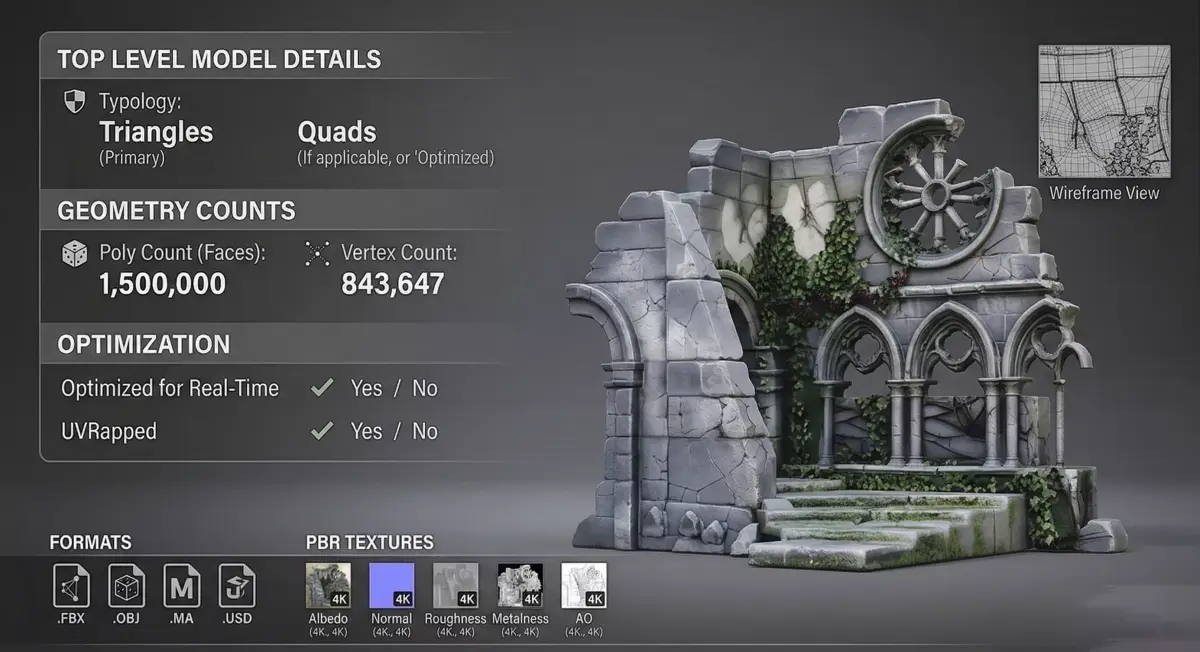Choose the .OBJ format icon
The image size is (1200, 652).
(127, 585)
